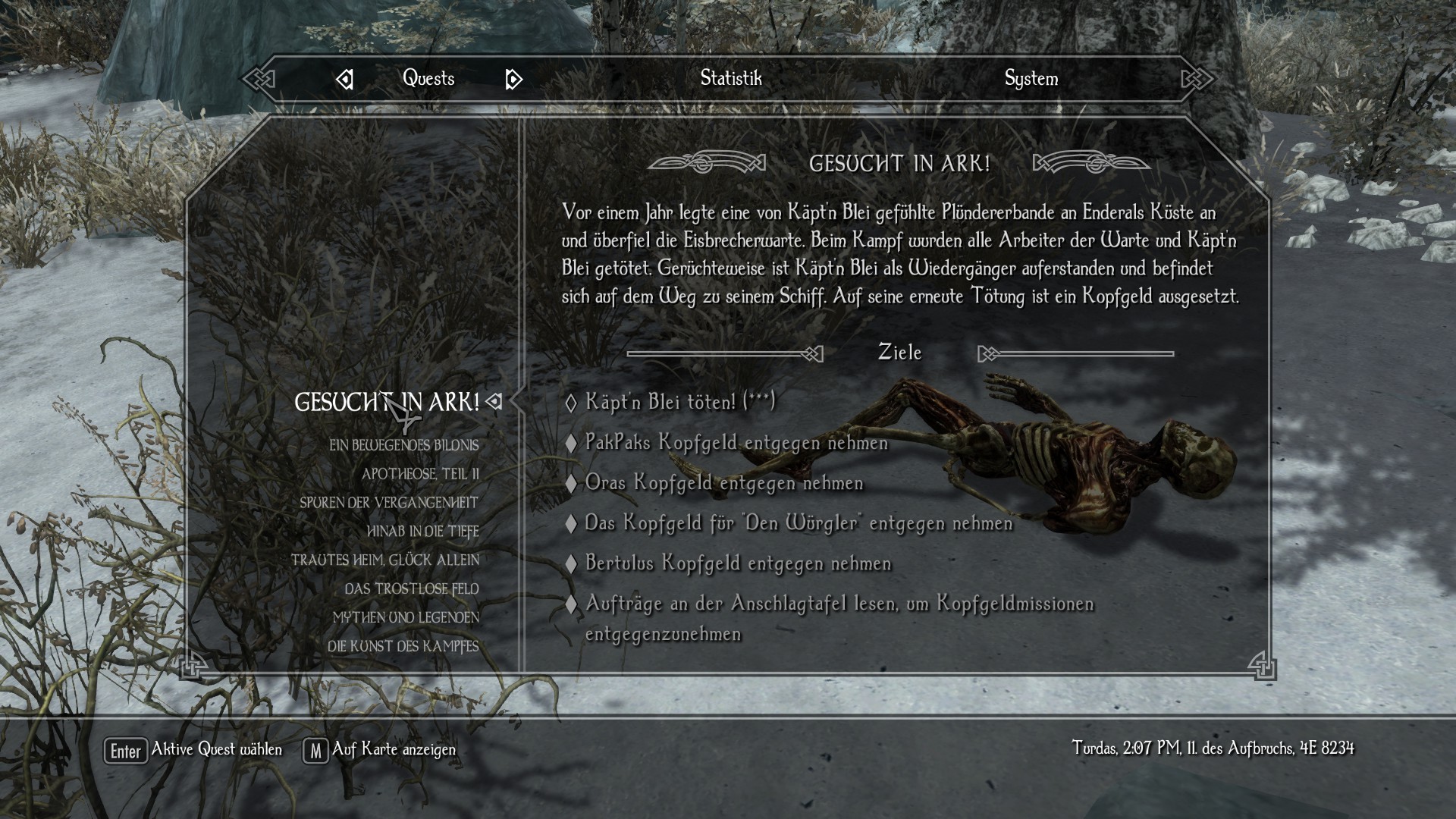1456x819 pixels.
Task: Select objective Käpt'n Blei töten!
Action: (679, 401)
